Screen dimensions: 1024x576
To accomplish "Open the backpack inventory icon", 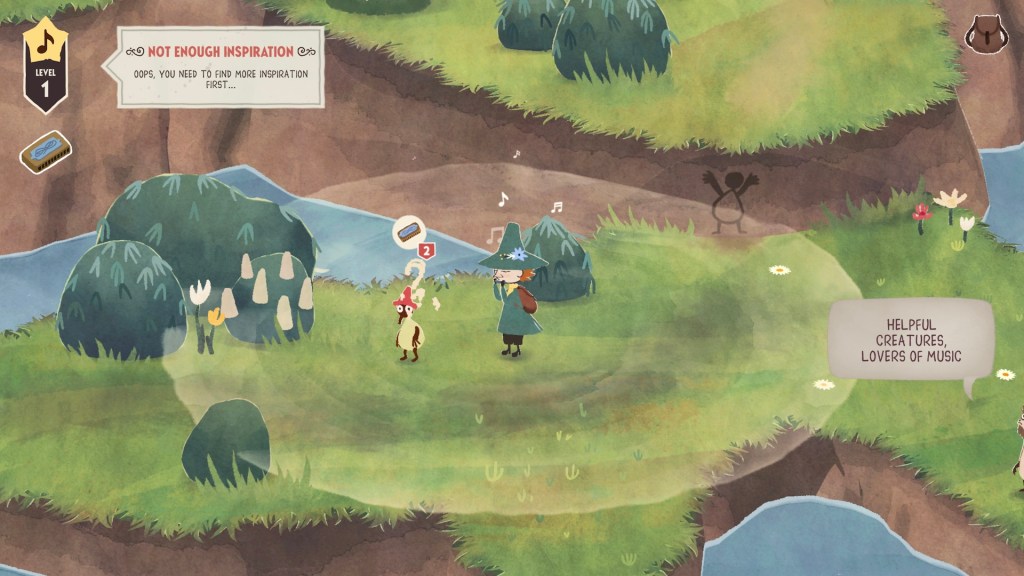I will 985,37.
